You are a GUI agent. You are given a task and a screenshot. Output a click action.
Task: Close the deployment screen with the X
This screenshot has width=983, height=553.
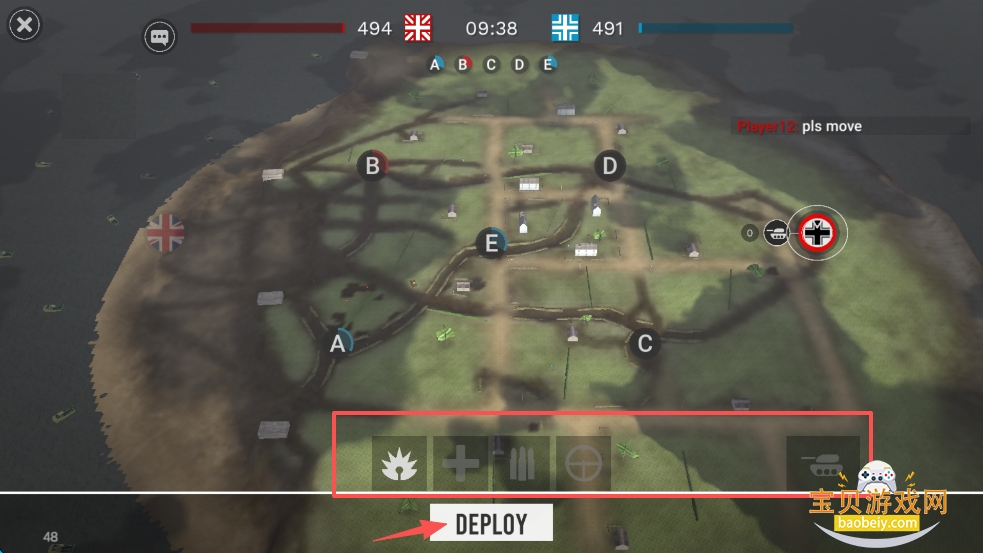[24, 25]
